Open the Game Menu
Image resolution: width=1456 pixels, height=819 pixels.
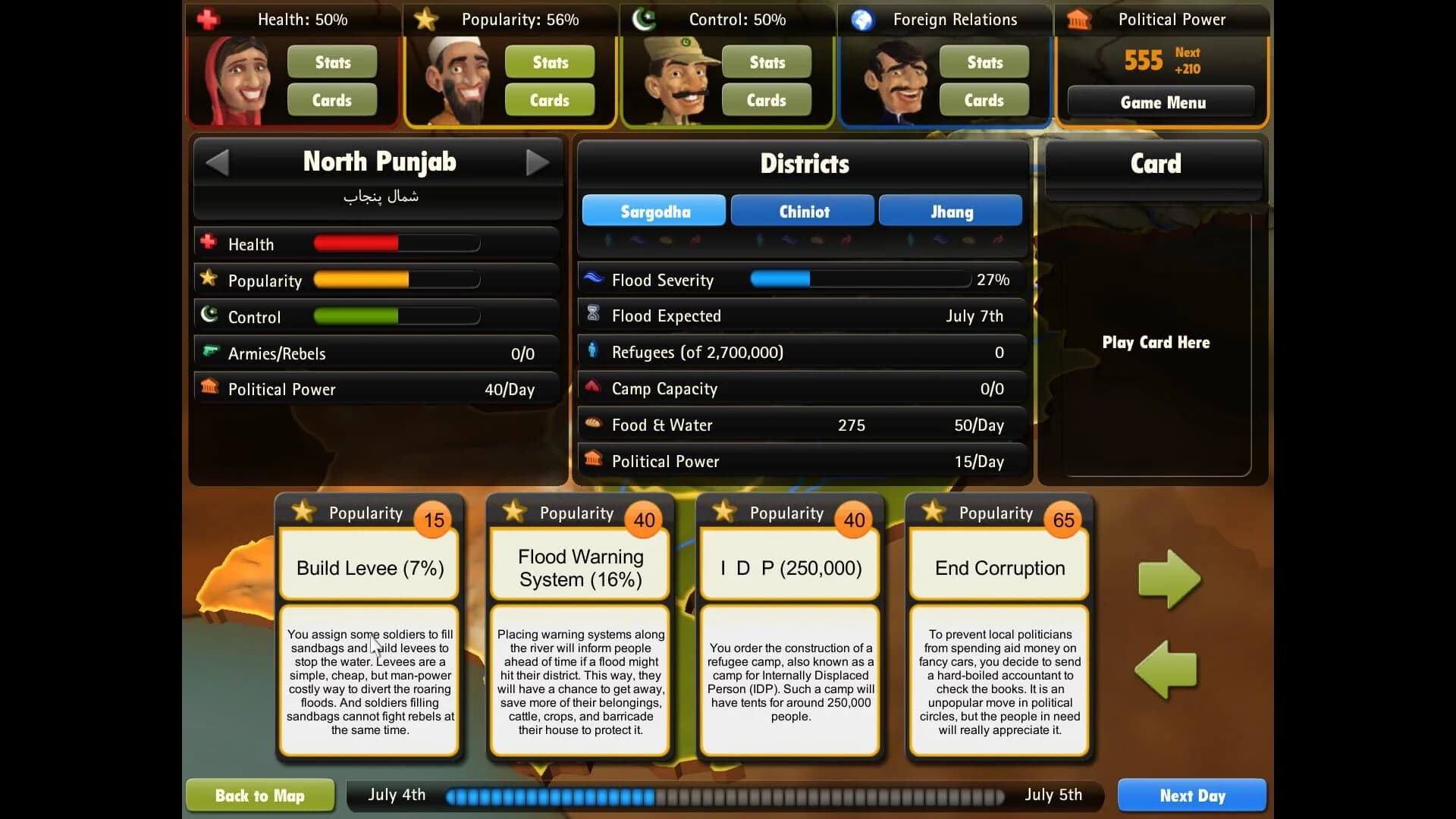coord(1162,102)
